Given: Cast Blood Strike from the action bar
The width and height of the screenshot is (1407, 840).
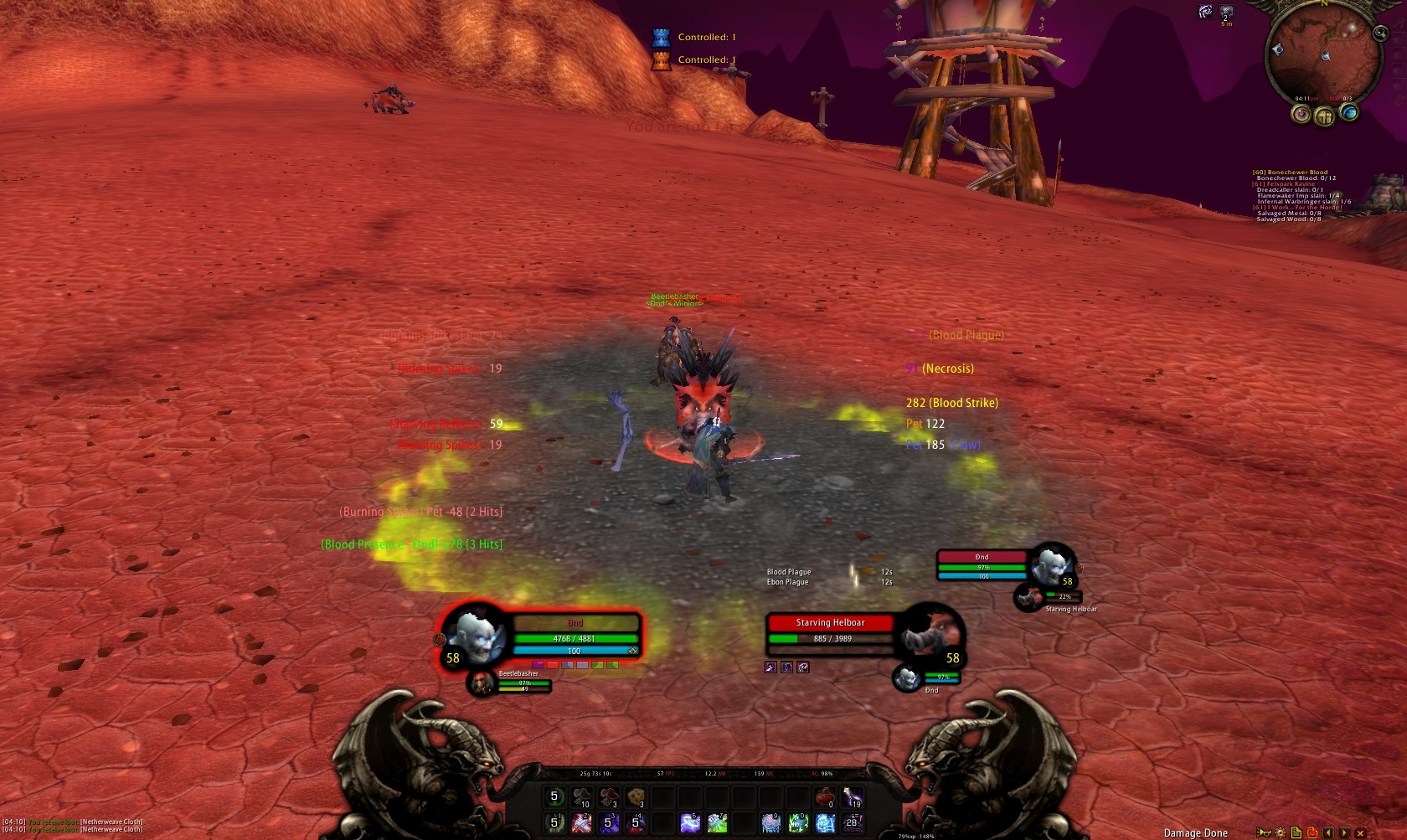Looking at the screenshot, I should [x=580, y=822].
